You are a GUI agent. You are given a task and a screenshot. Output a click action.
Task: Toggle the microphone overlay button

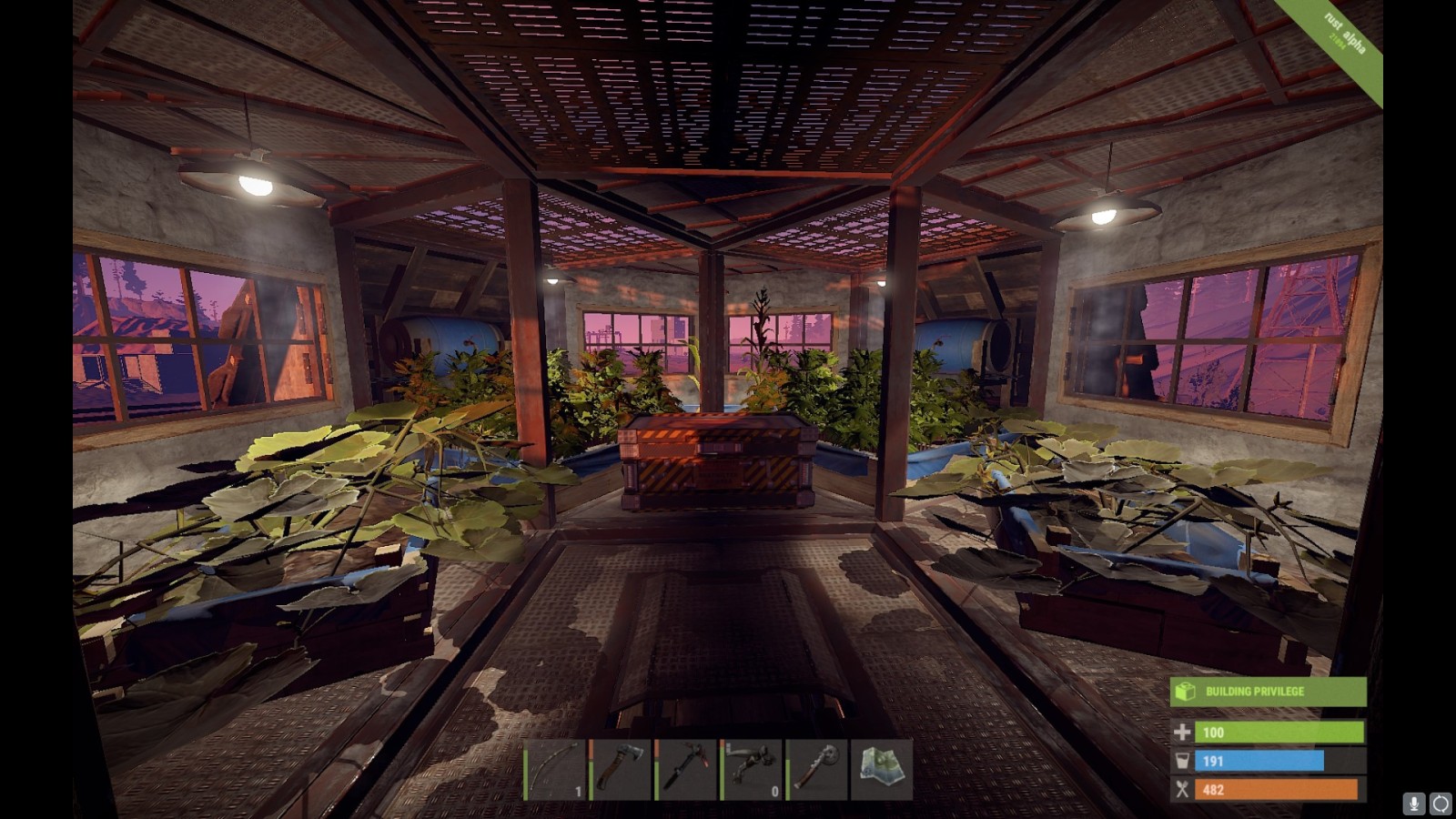1413,804
